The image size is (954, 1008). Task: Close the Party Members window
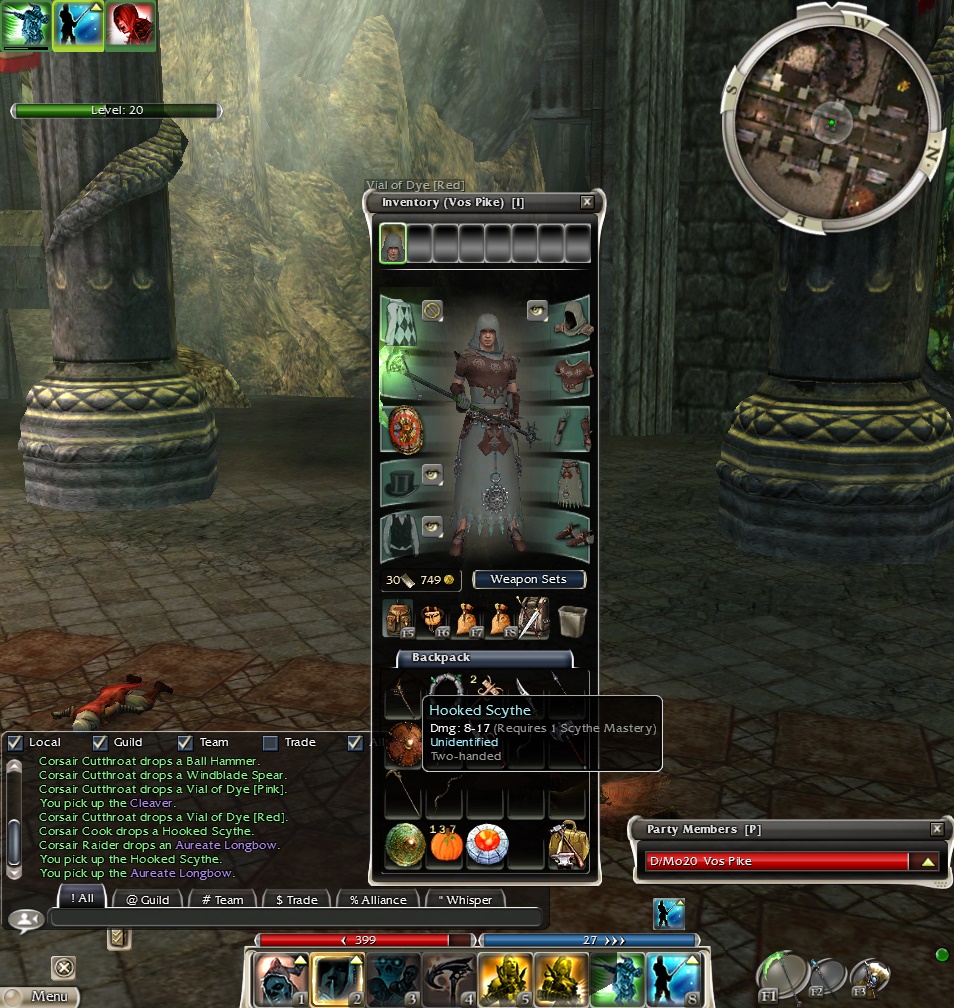[937, 829]
